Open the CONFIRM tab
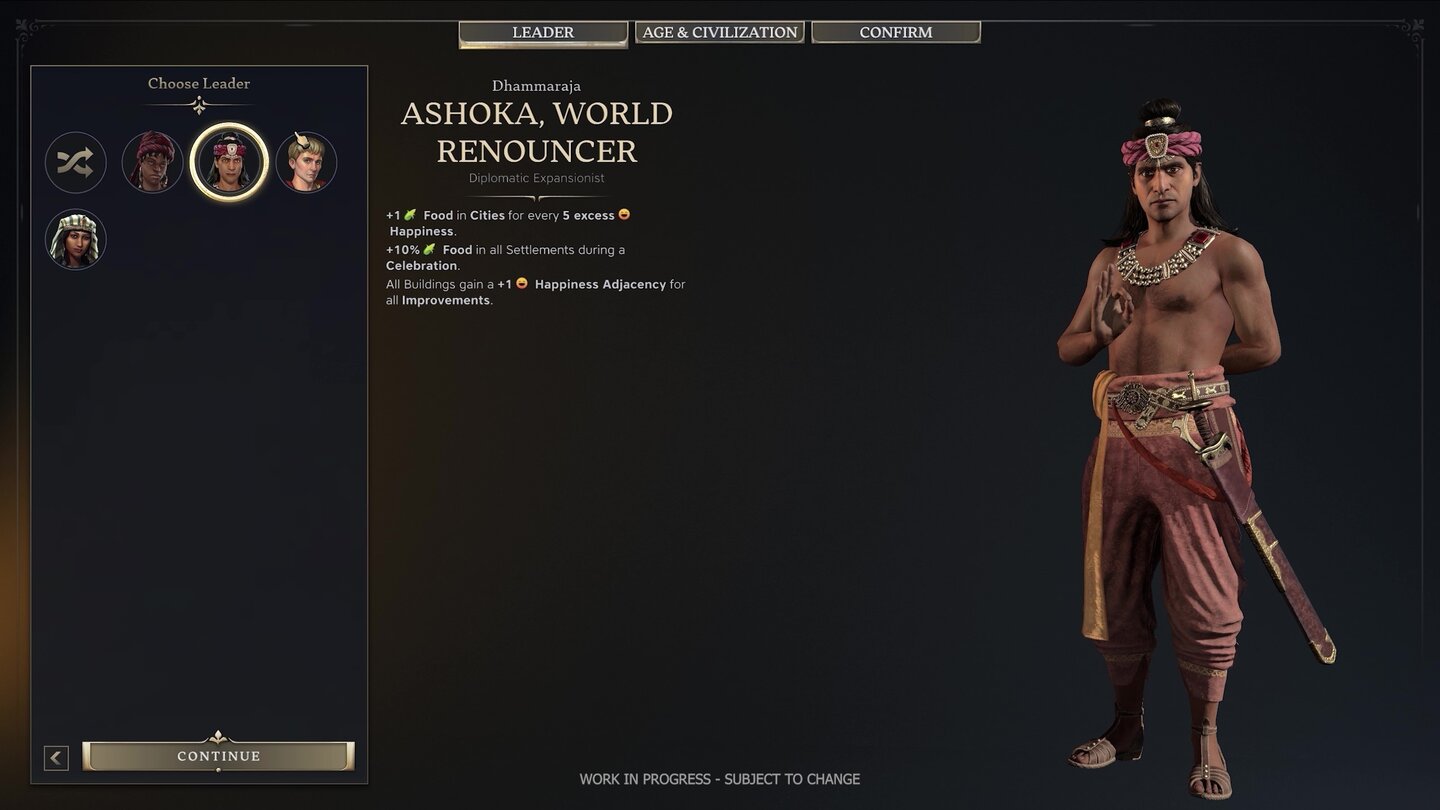Viewport: 1440px width, 810px height. (x=895, y=31)
